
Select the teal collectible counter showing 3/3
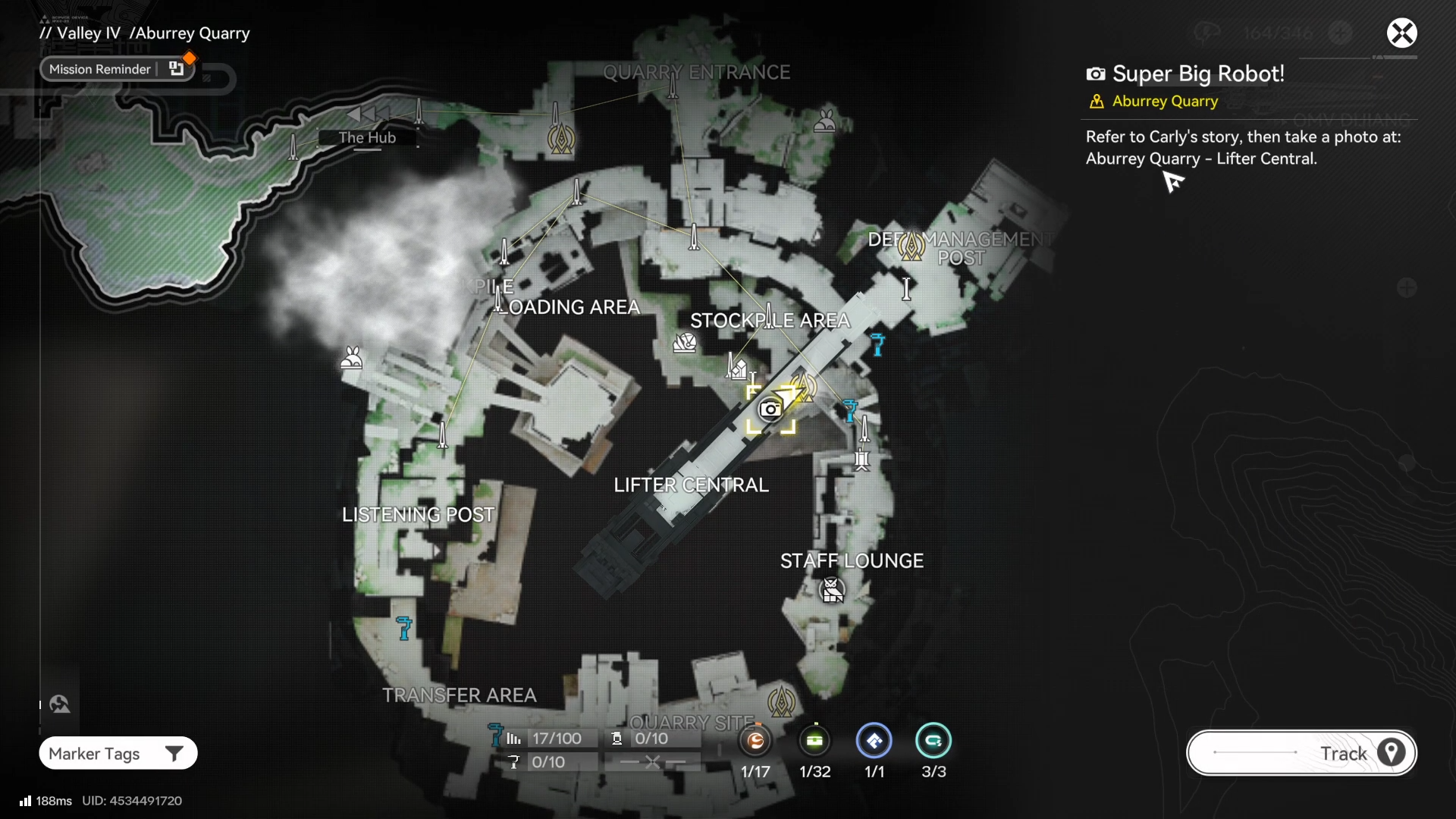934,741
